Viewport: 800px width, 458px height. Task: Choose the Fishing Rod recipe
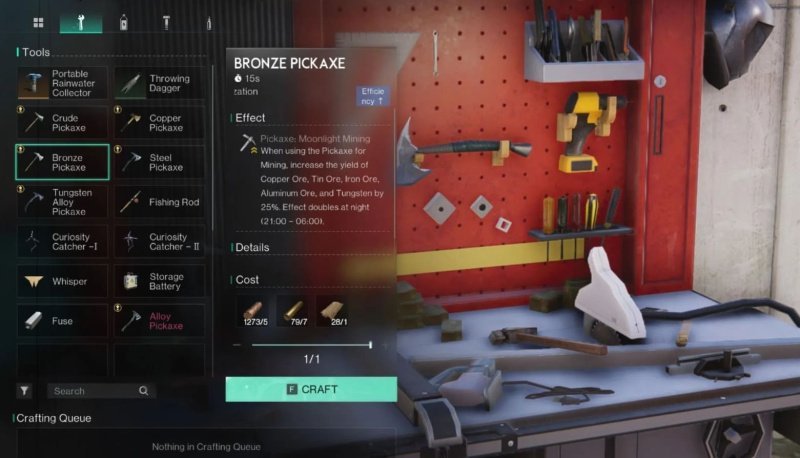(159, 201)
